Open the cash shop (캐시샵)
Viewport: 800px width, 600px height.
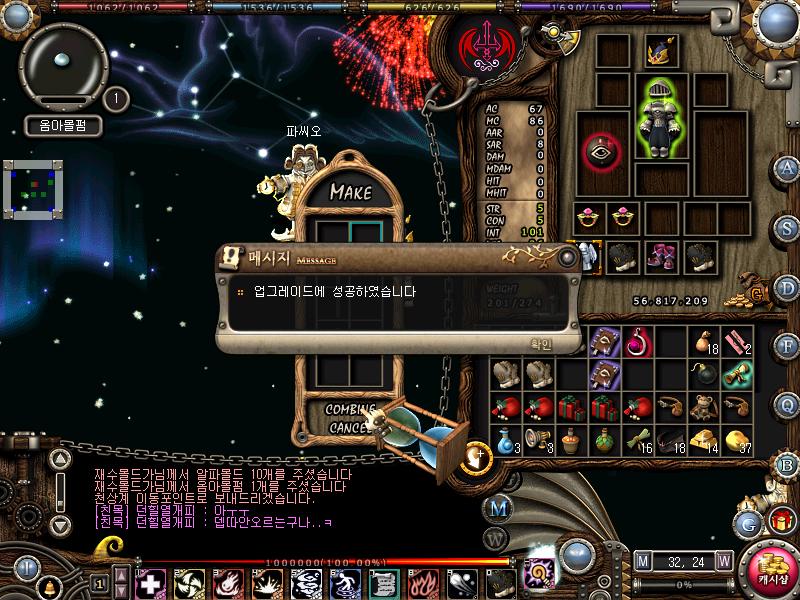770,569
